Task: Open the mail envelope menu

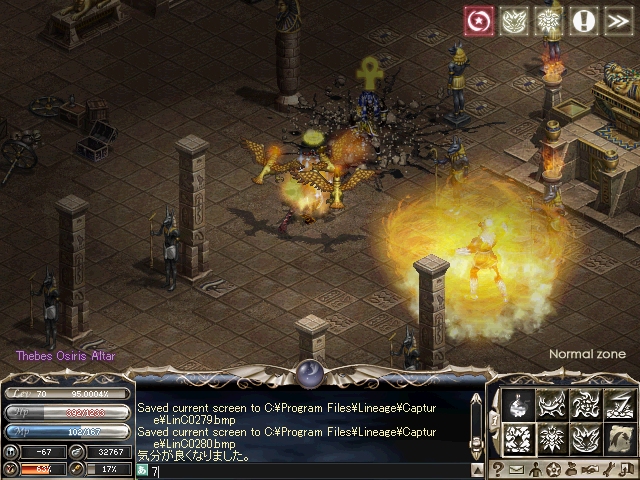Action: click(x=516, y=469)
